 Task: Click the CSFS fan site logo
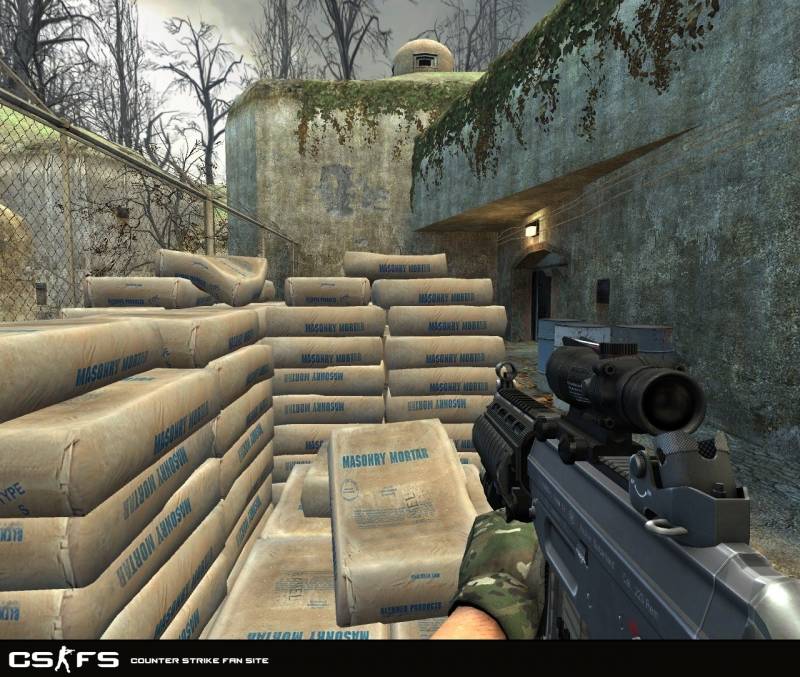63,659
